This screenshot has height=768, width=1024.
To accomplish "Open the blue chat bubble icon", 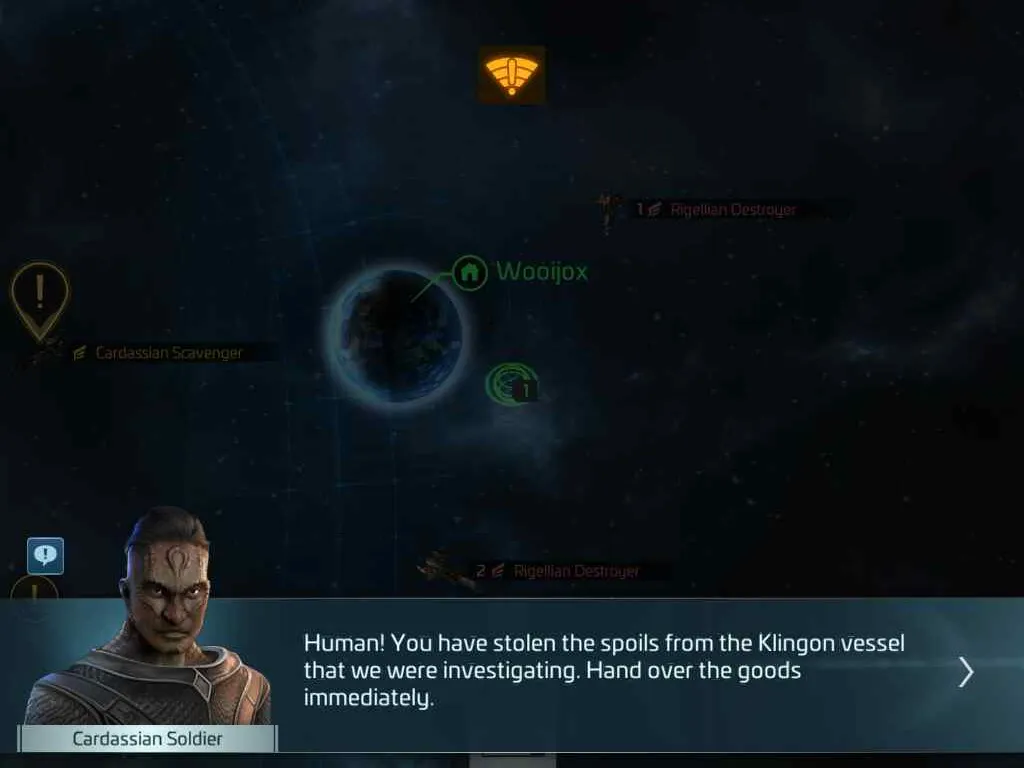I will tap(45, 556).
